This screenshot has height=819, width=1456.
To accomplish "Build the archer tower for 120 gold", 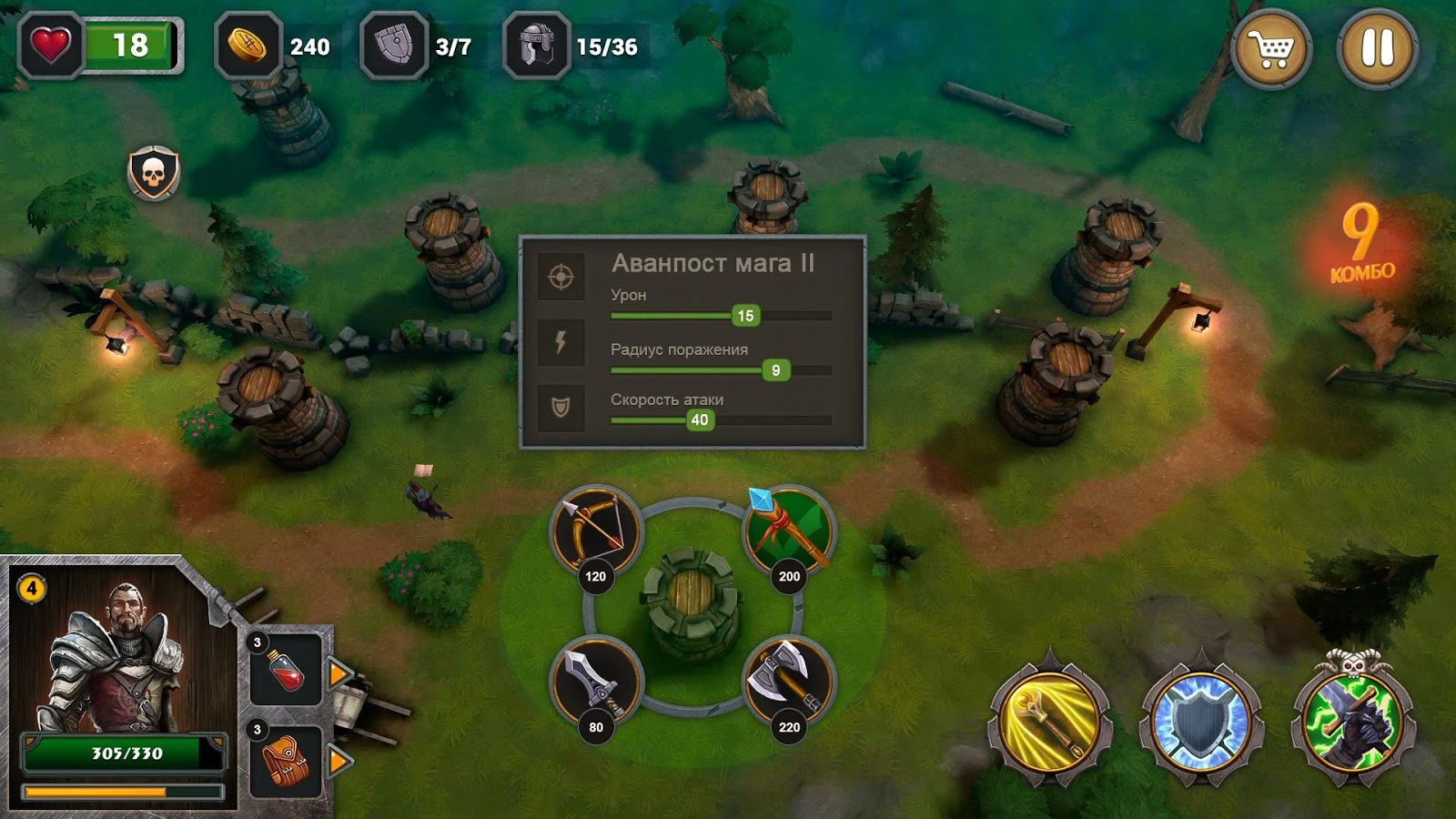I will click(596, 532).
